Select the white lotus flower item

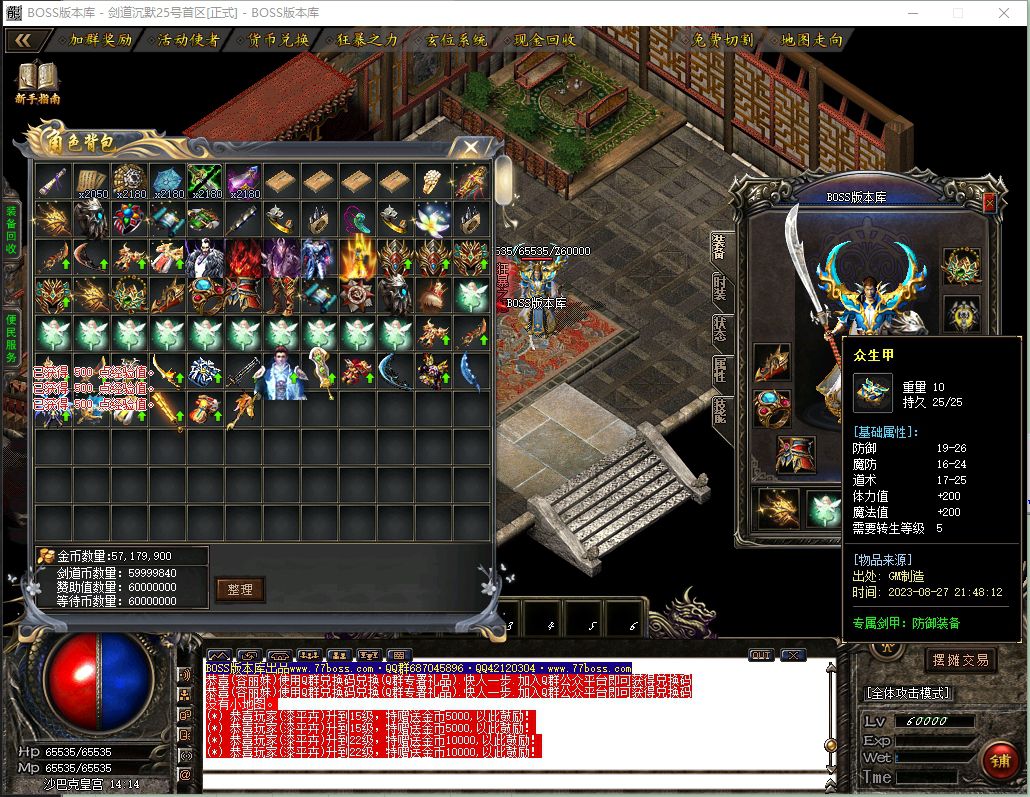[433, 218]
